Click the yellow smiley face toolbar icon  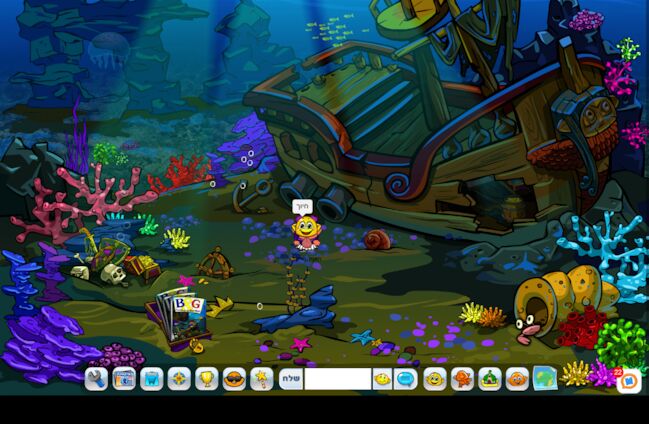coord(435,379)
